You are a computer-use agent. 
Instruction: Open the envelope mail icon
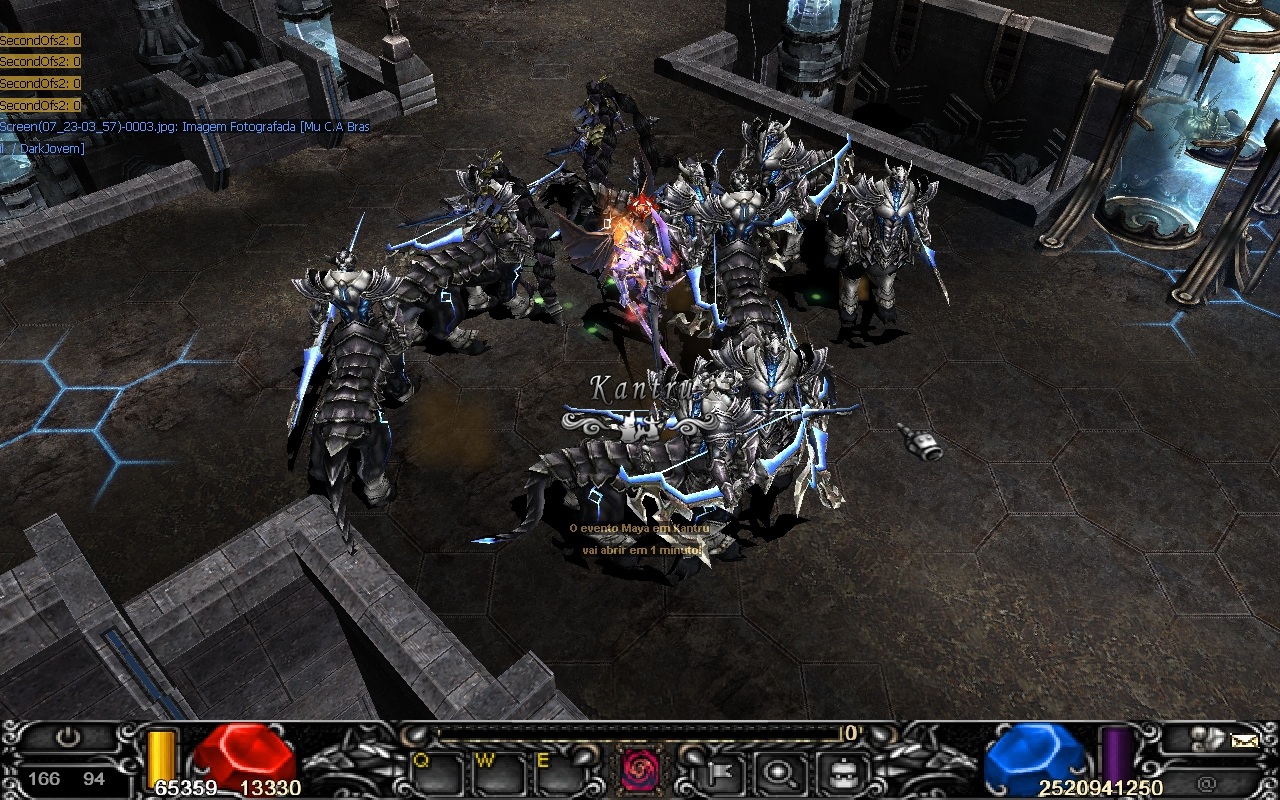click(x=1244, y=741)
